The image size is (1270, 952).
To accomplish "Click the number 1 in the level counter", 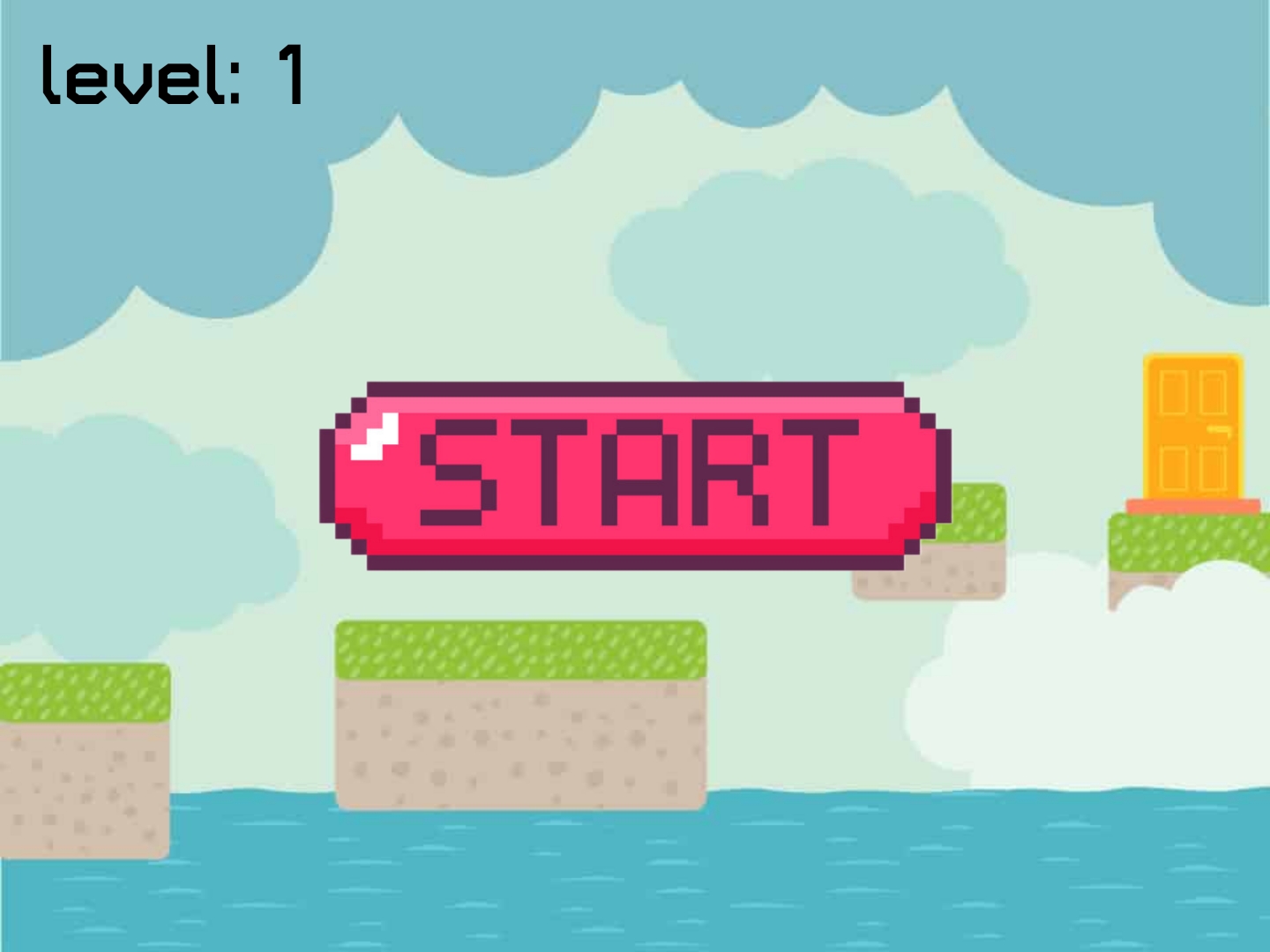I will (291, 75).
